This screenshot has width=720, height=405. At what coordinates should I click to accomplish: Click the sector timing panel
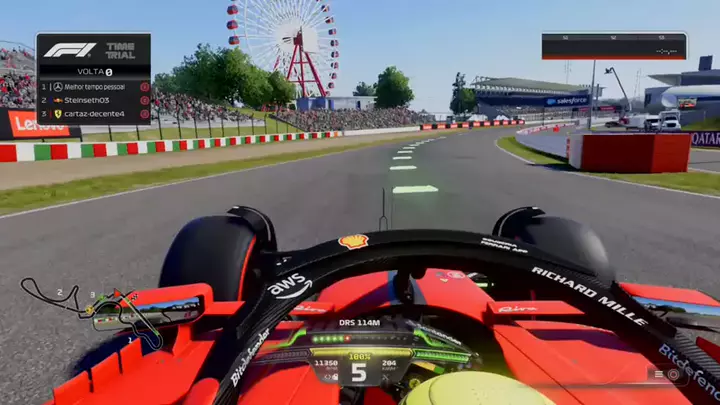614,46
